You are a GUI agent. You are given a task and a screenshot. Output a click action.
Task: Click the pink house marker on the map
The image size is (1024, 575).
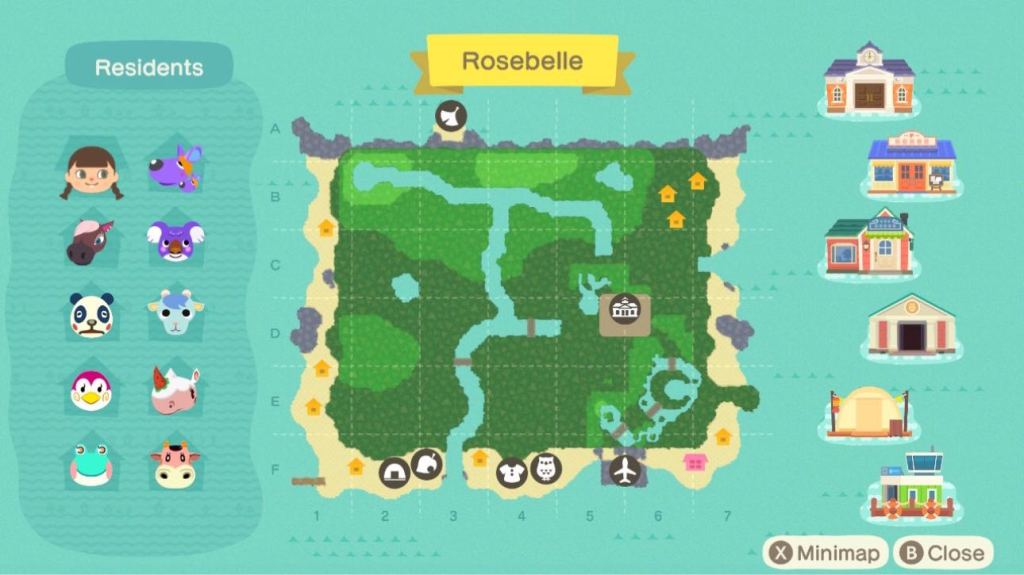(x=695, y=461)
